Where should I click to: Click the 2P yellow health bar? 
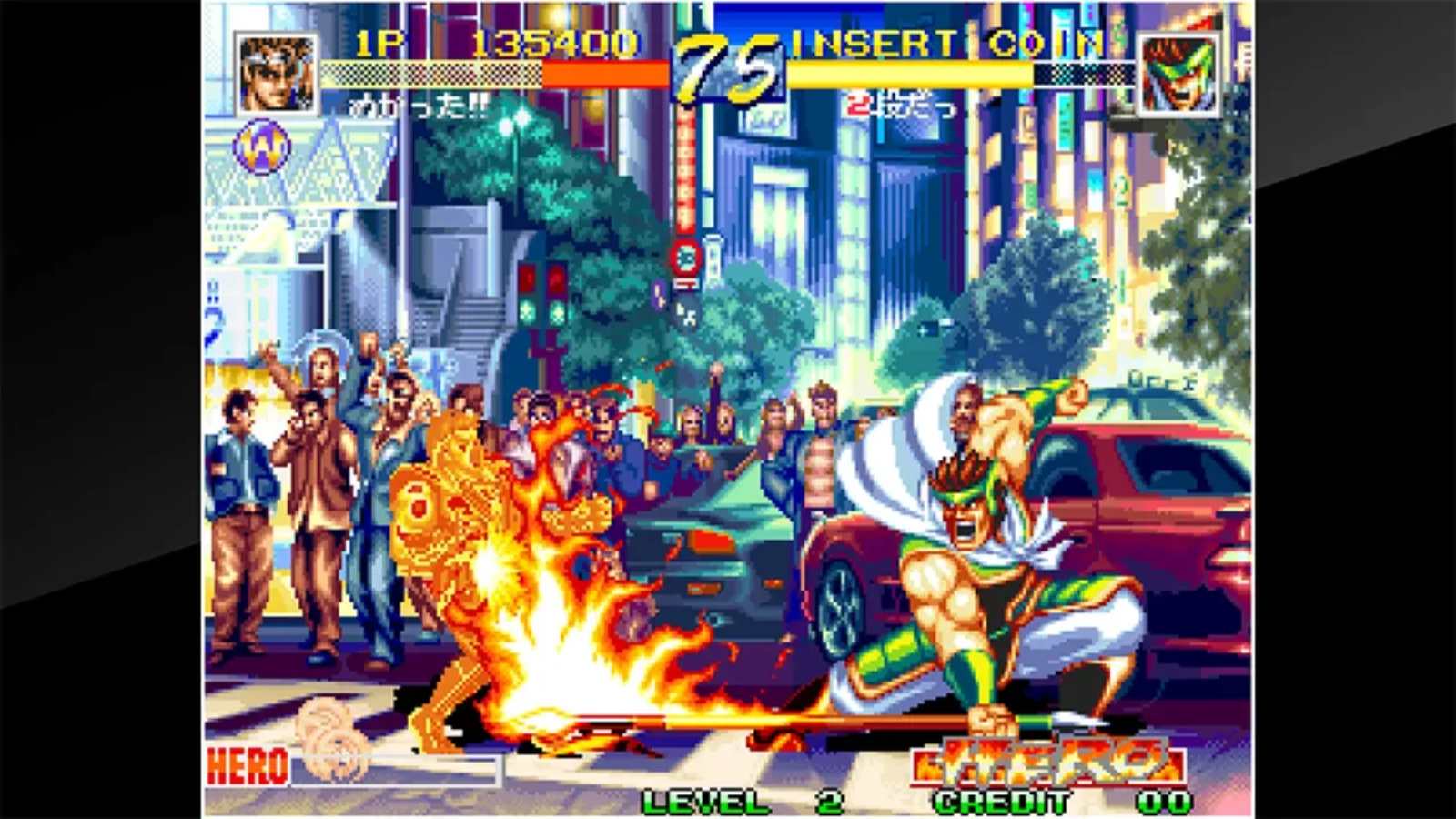(x=910, y=73)
